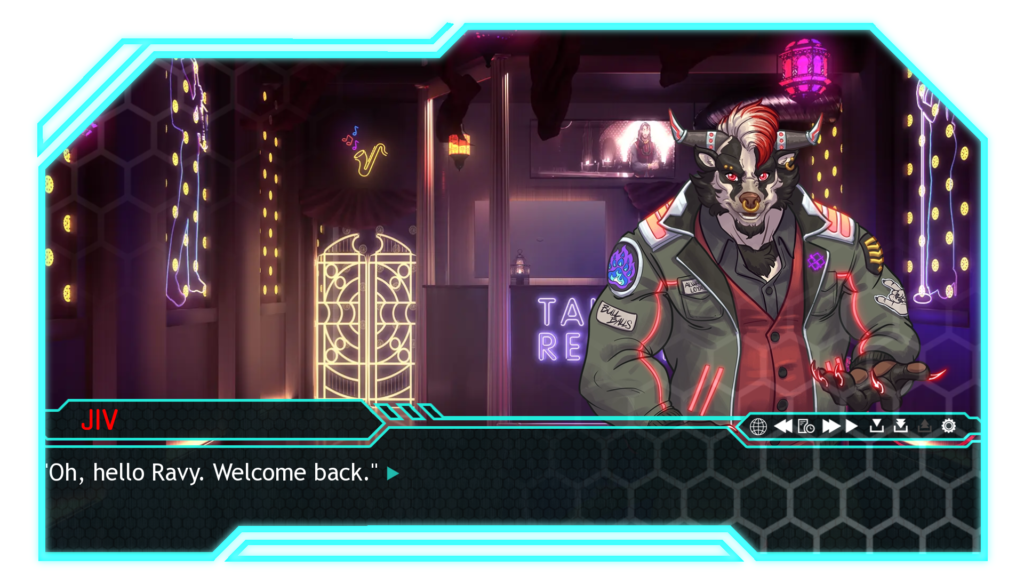
Task: Start auto-play with the single arrow
Action: click(x=852, y=426)
